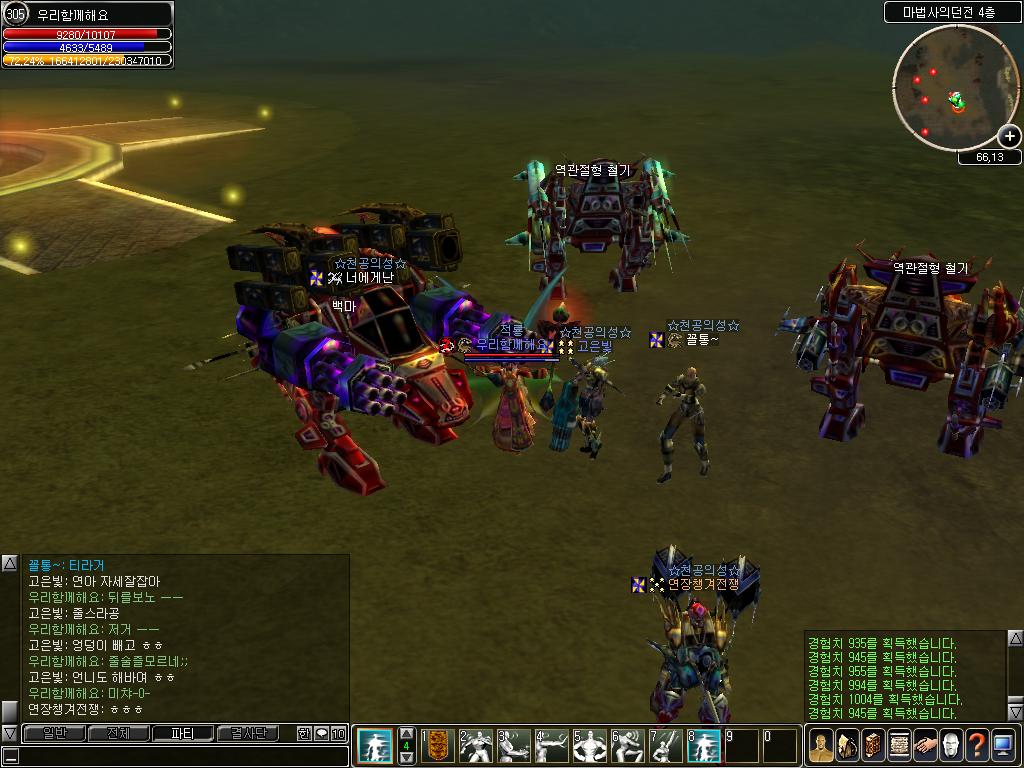Screen dimensions: 1024x768
Task: Click the hotbar page down arrow
Action: coord(407,758)
